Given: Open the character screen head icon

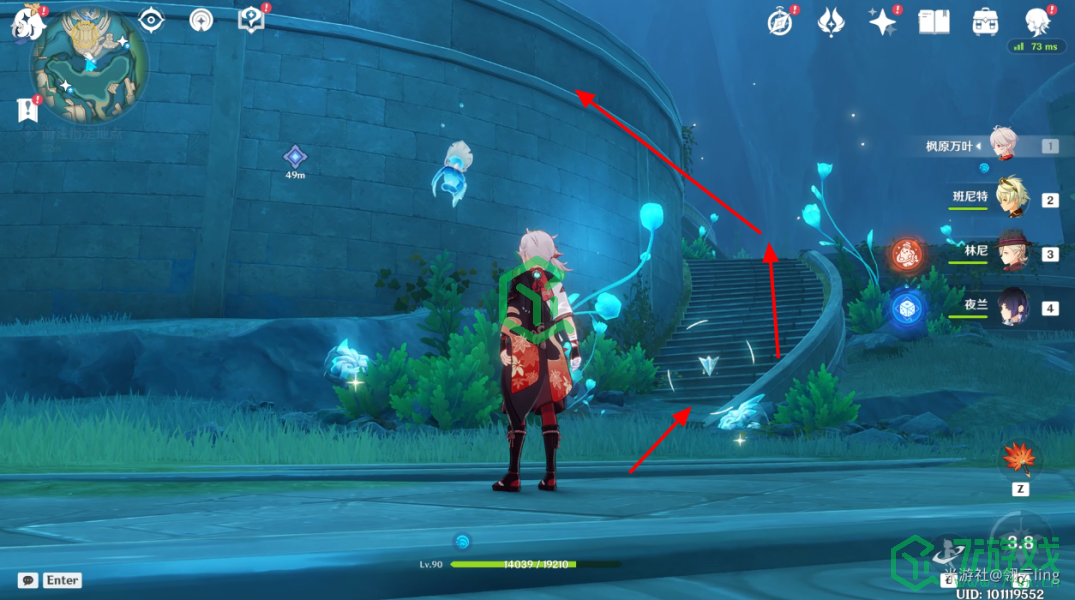Looking at the screenshot, I should pyautogui.click(x=1037, y=21).
